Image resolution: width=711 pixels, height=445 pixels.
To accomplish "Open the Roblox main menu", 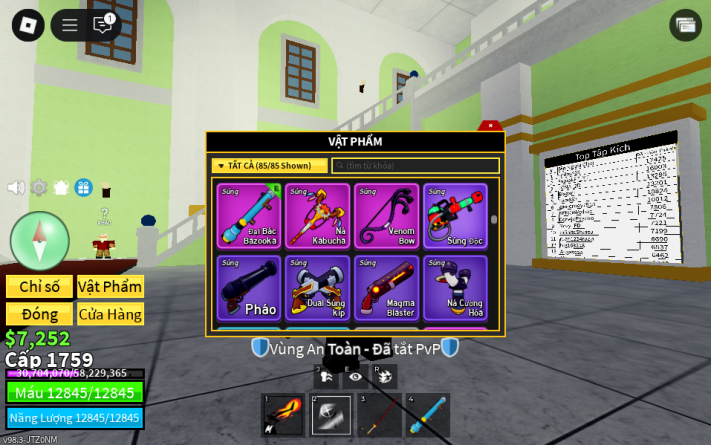I will tap(28, 25).
